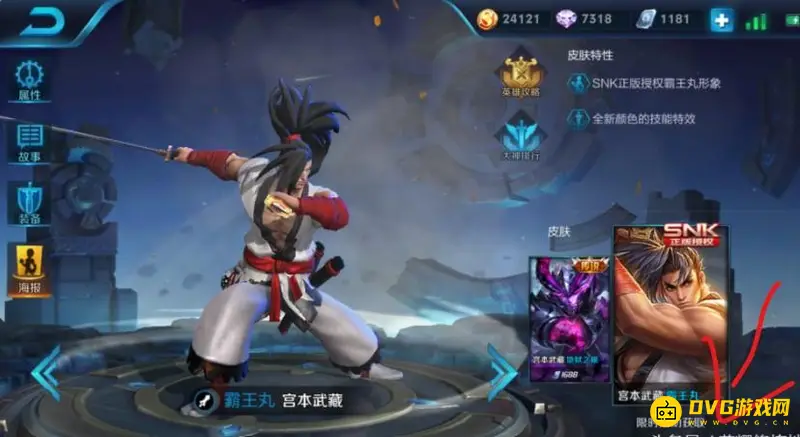The image size is (800, 437).
Task: View the 大神排行 top player ranking
Action: tap(520, 137)
